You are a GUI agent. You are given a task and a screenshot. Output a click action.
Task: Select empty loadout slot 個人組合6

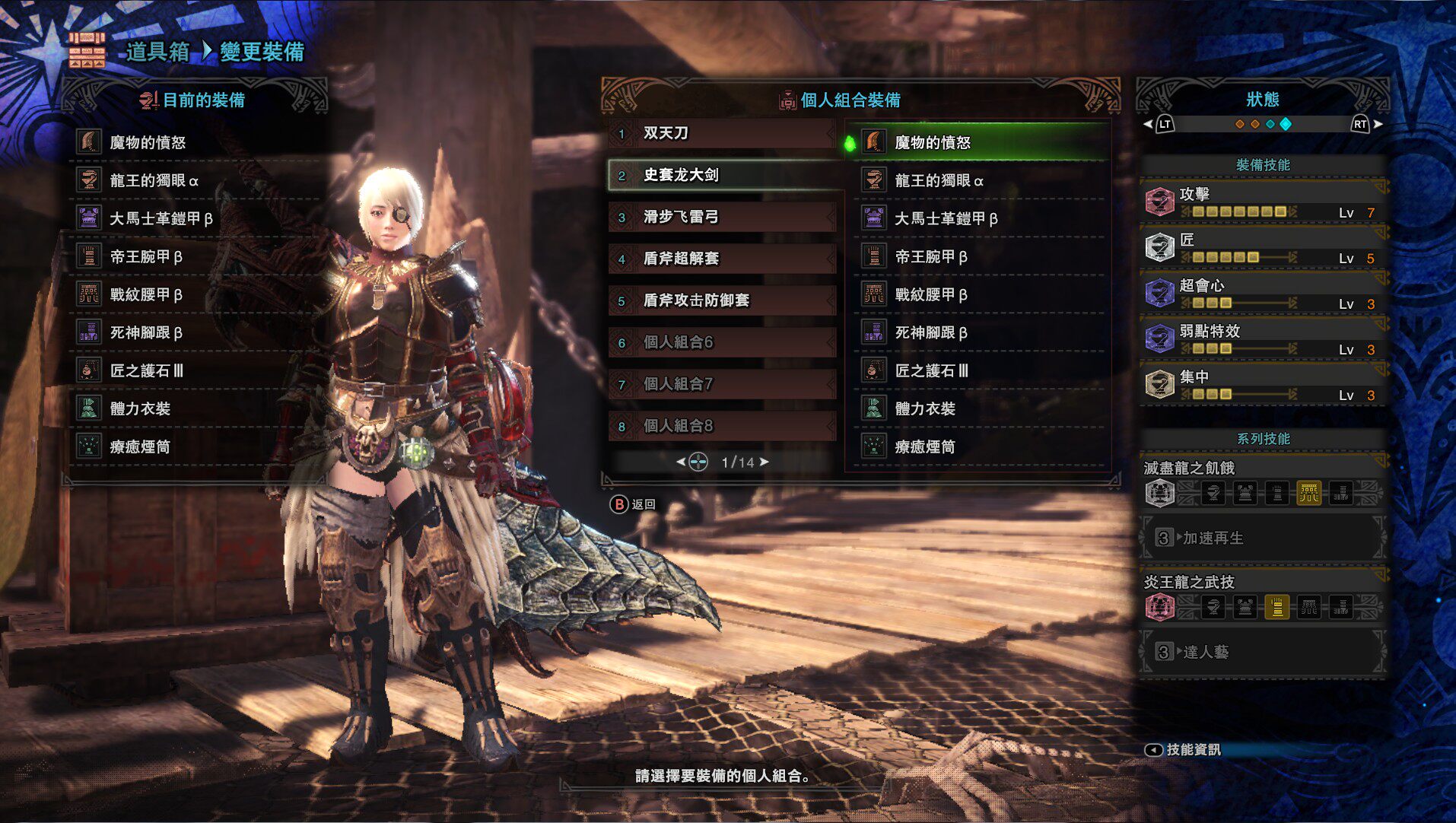click(721, 342)
